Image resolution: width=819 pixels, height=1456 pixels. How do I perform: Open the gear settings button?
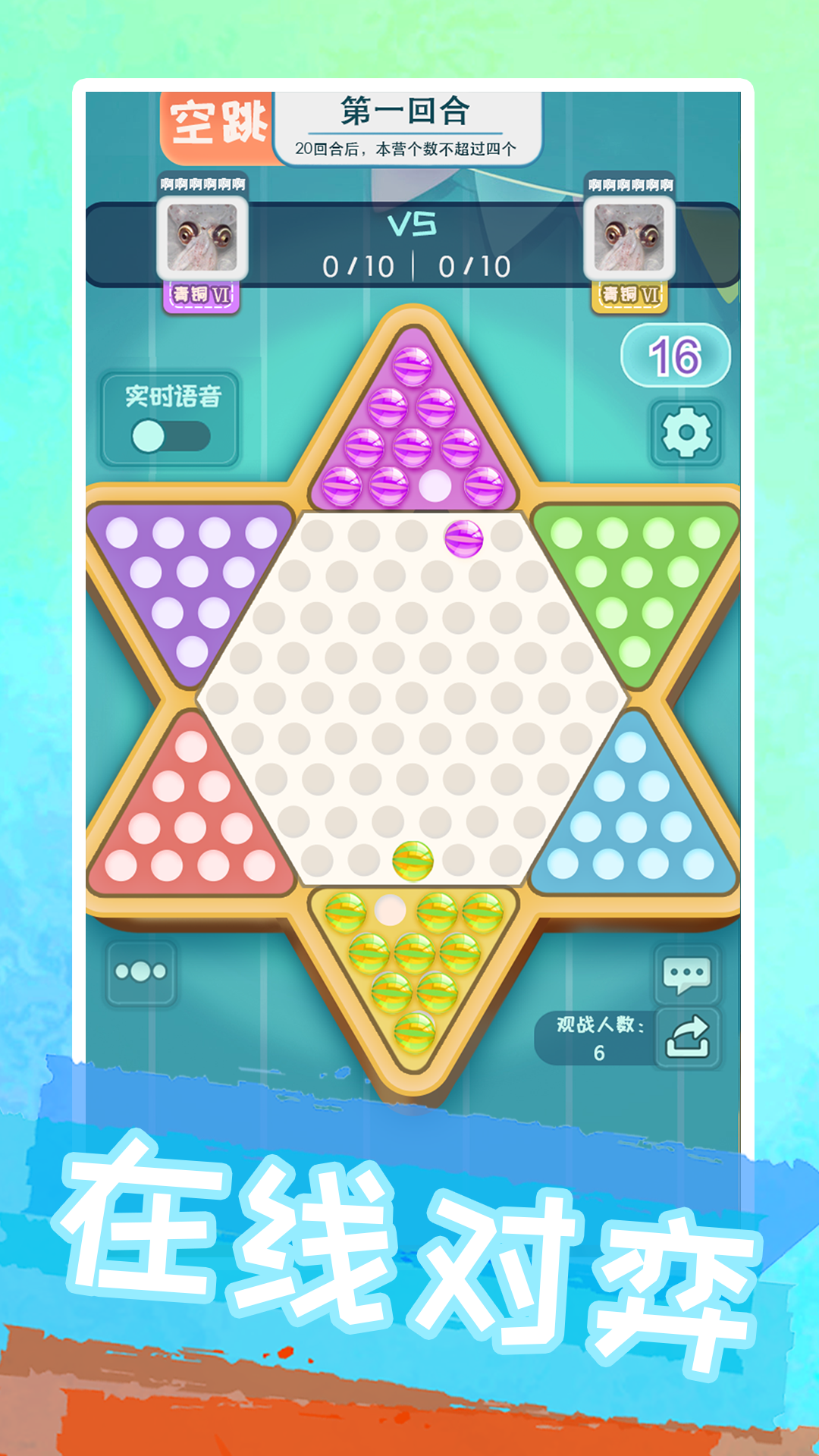point(686,432)
